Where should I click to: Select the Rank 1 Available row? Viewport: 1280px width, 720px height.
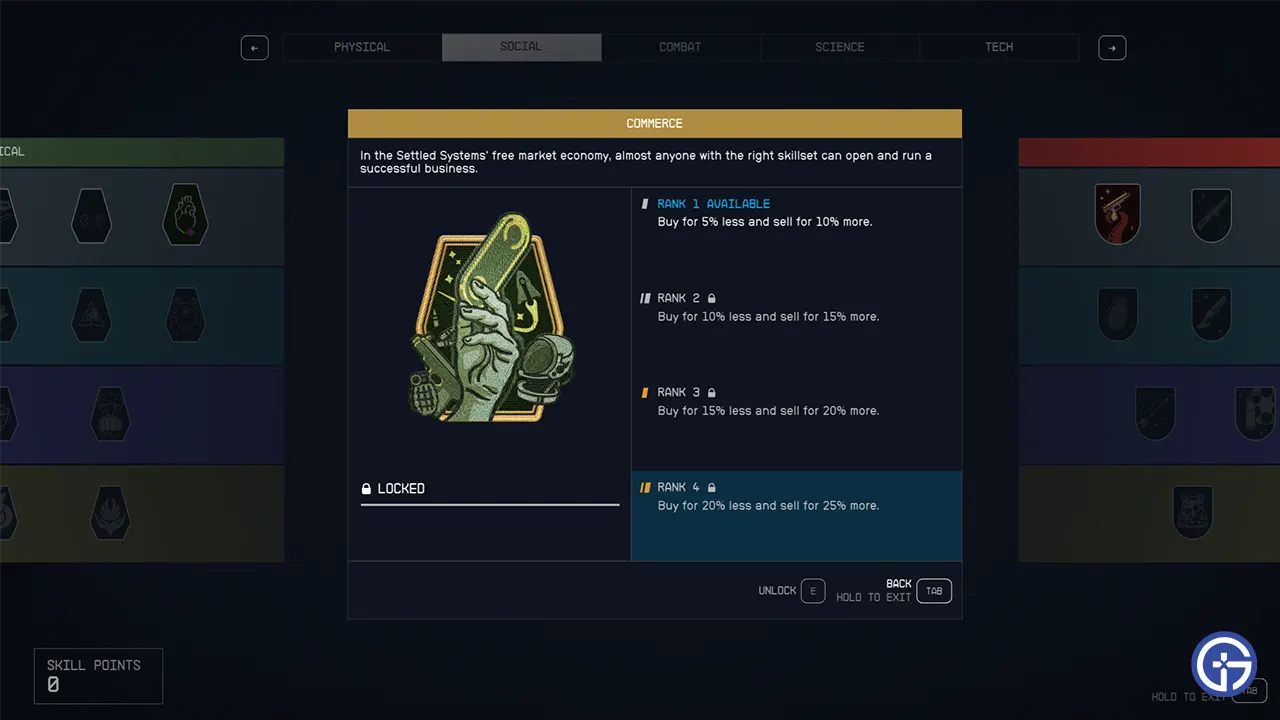[796, 212]
